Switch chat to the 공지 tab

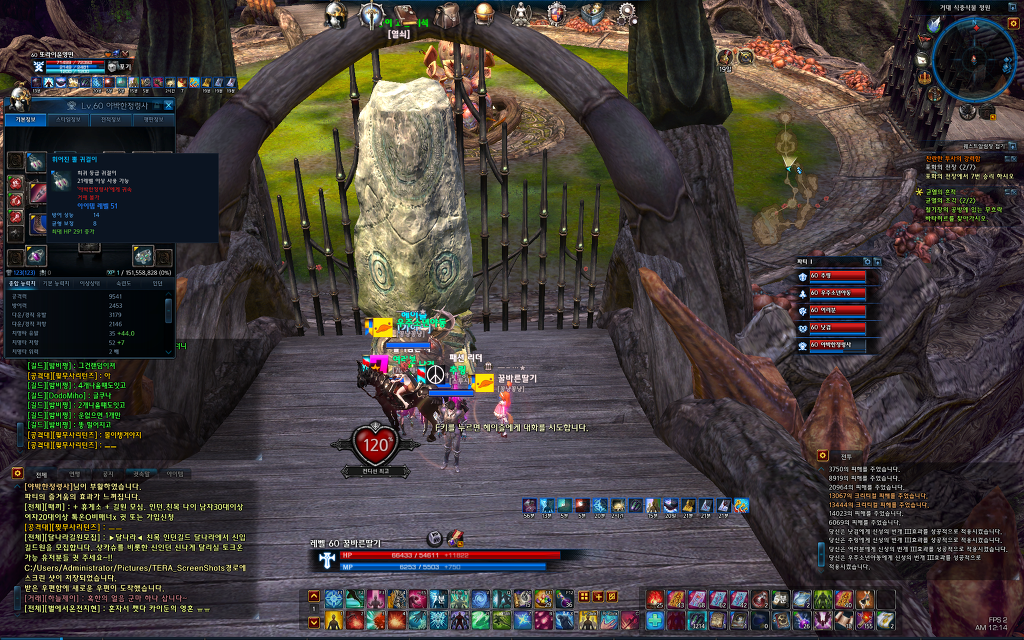[x=108, y=474]
